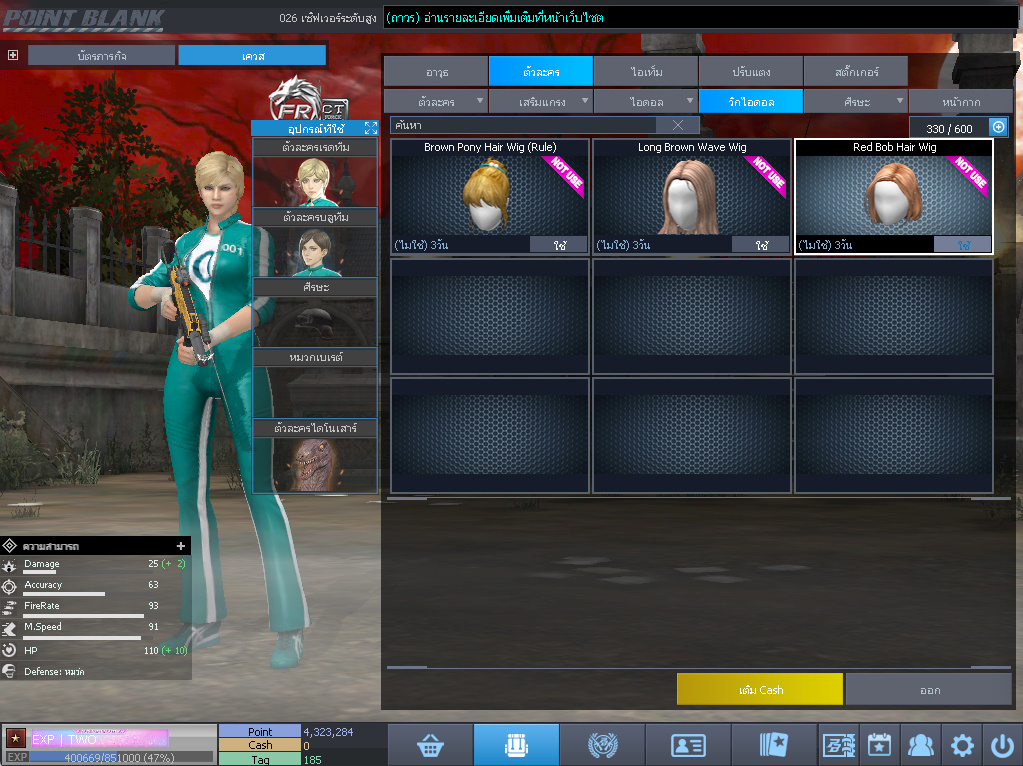
Task: Switch to the บัตรภารกิจ mission card tab
Action: click(102, 56)
